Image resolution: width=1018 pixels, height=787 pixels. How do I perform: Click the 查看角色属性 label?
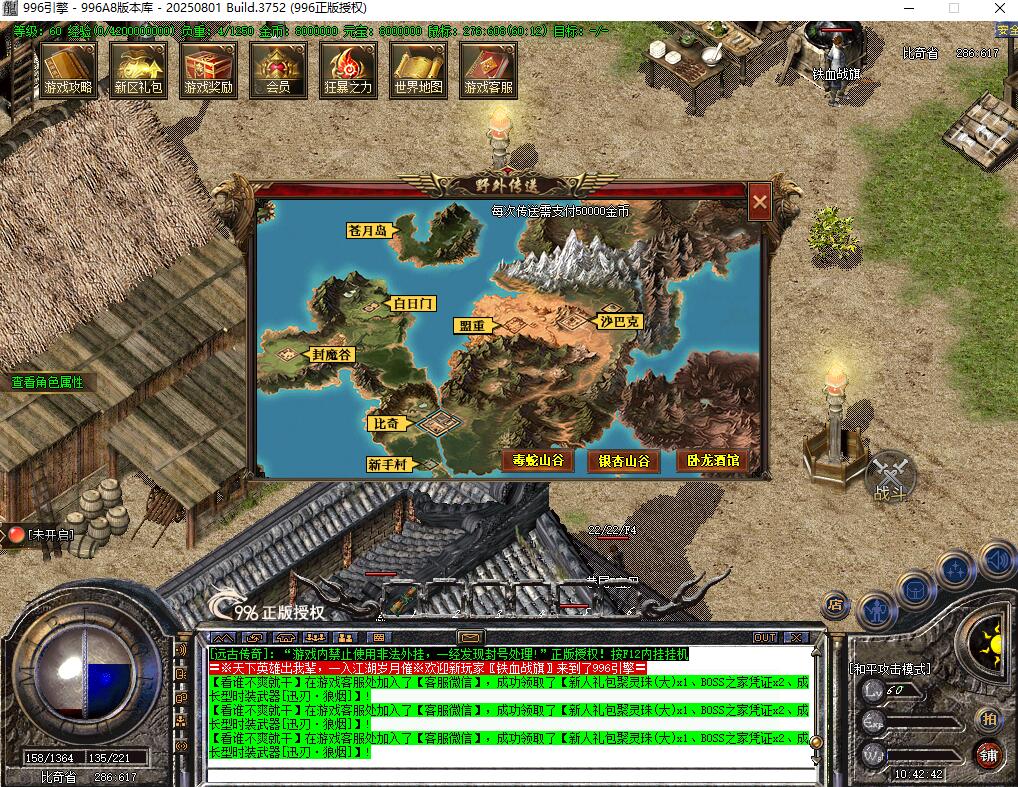47,382
